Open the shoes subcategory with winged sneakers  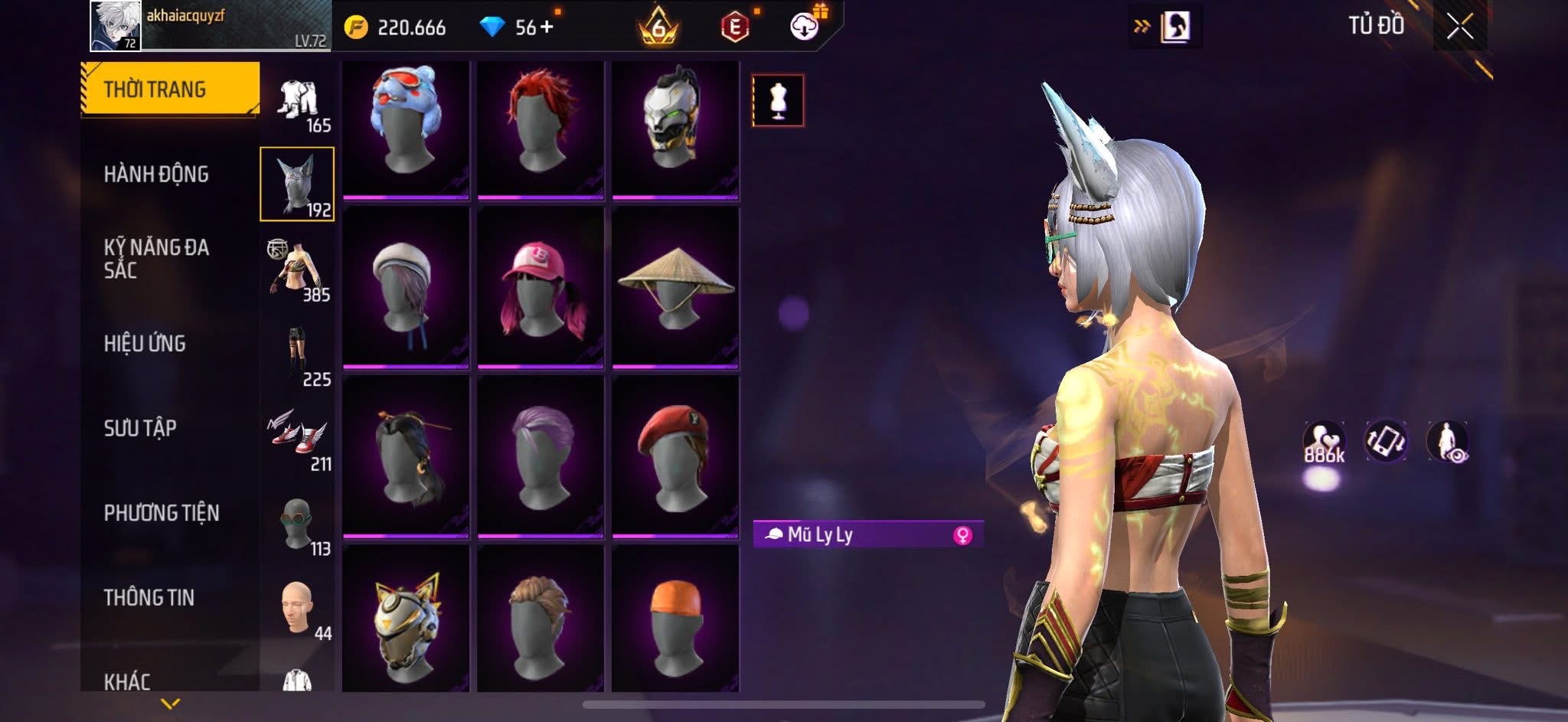298,438
